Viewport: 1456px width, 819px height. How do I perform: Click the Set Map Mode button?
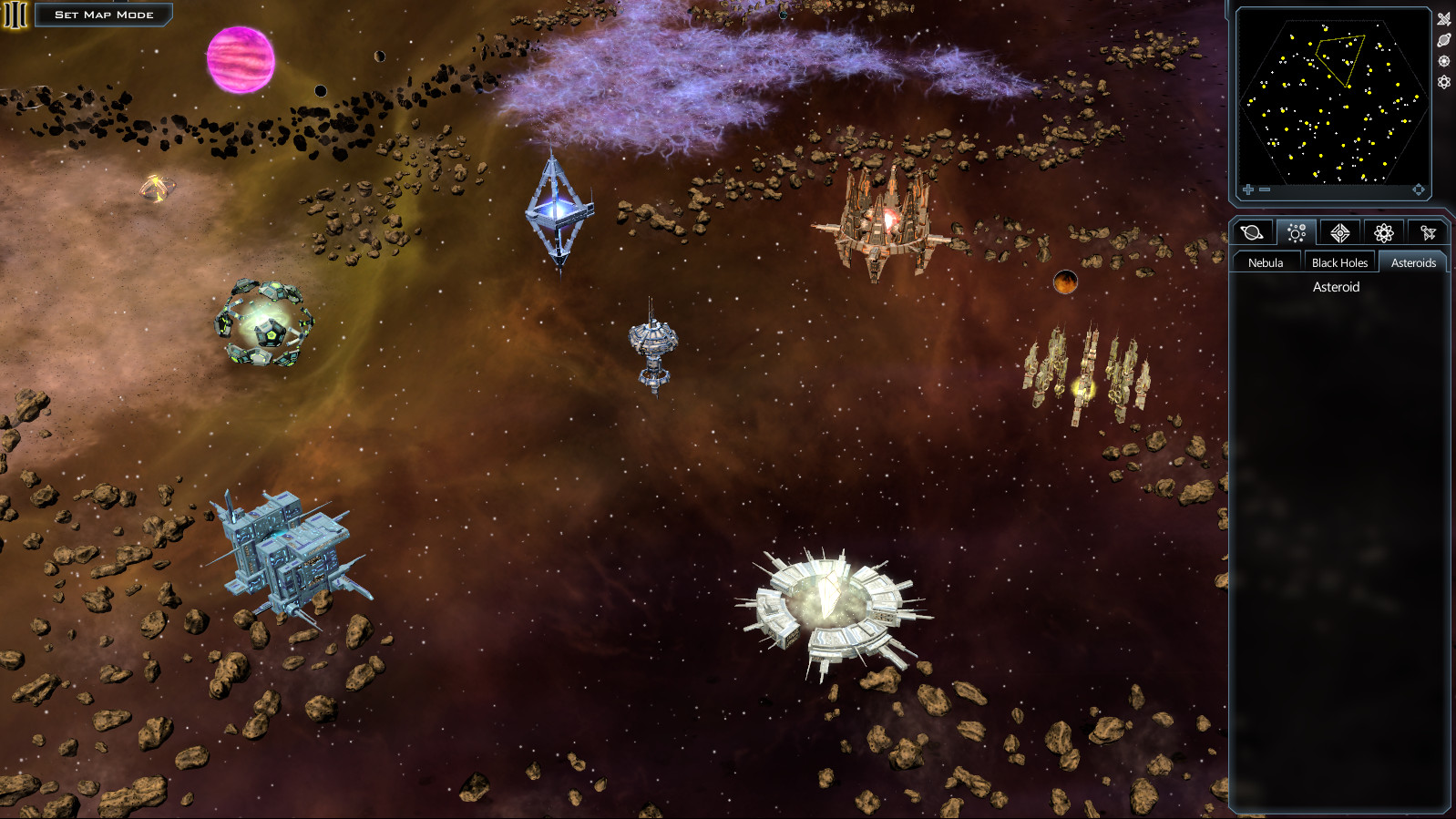[x=103, y=15]
